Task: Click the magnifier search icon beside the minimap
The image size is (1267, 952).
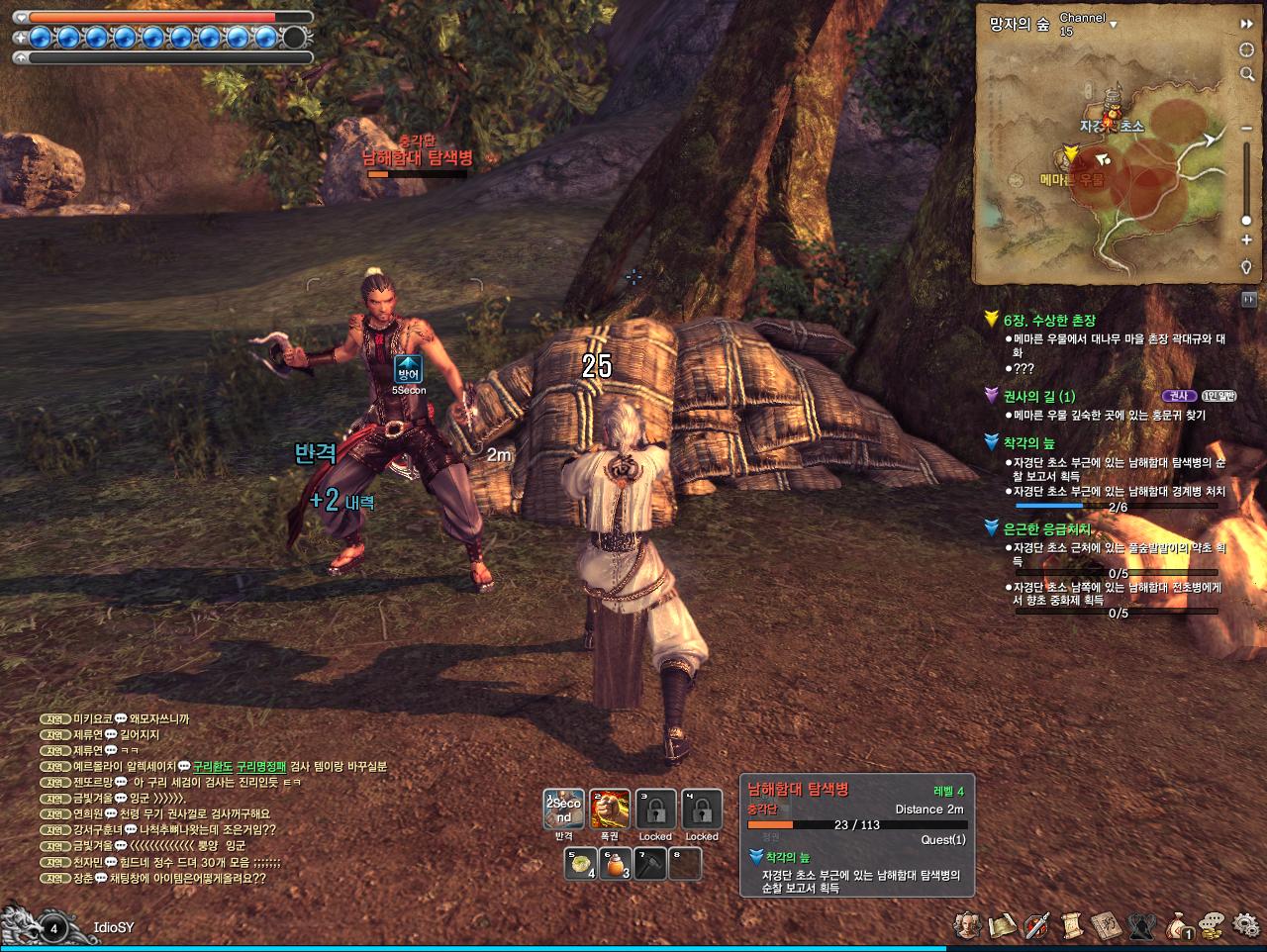Action: (1246, 74)
